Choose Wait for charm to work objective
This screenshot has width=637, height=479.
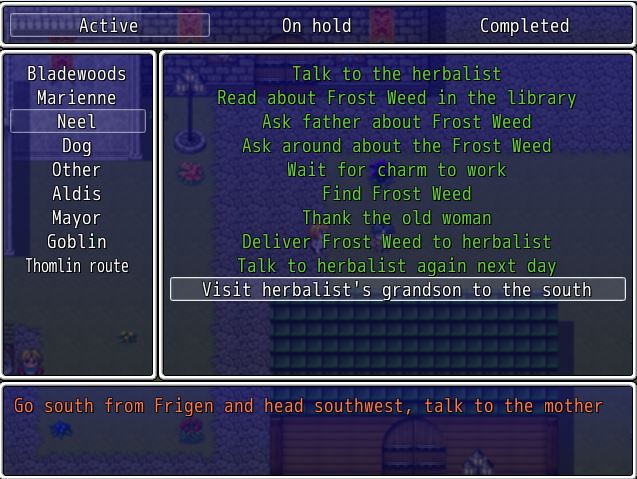coord(397,170)
